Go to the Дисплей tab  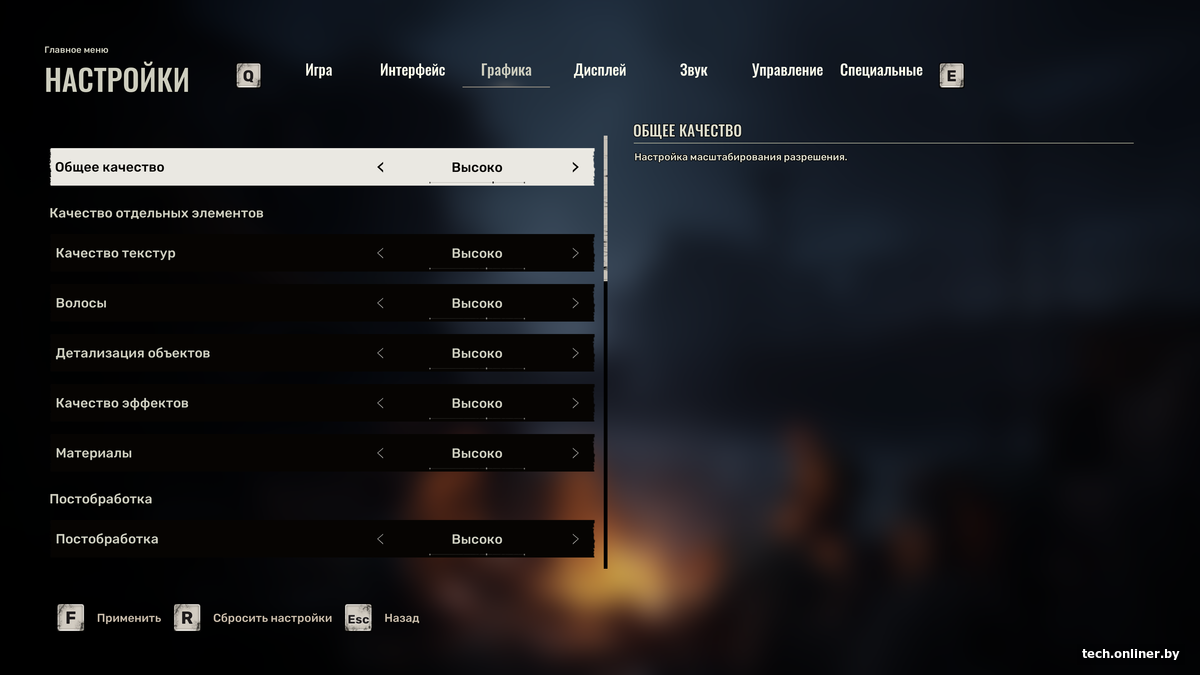[x=600, y=71]
